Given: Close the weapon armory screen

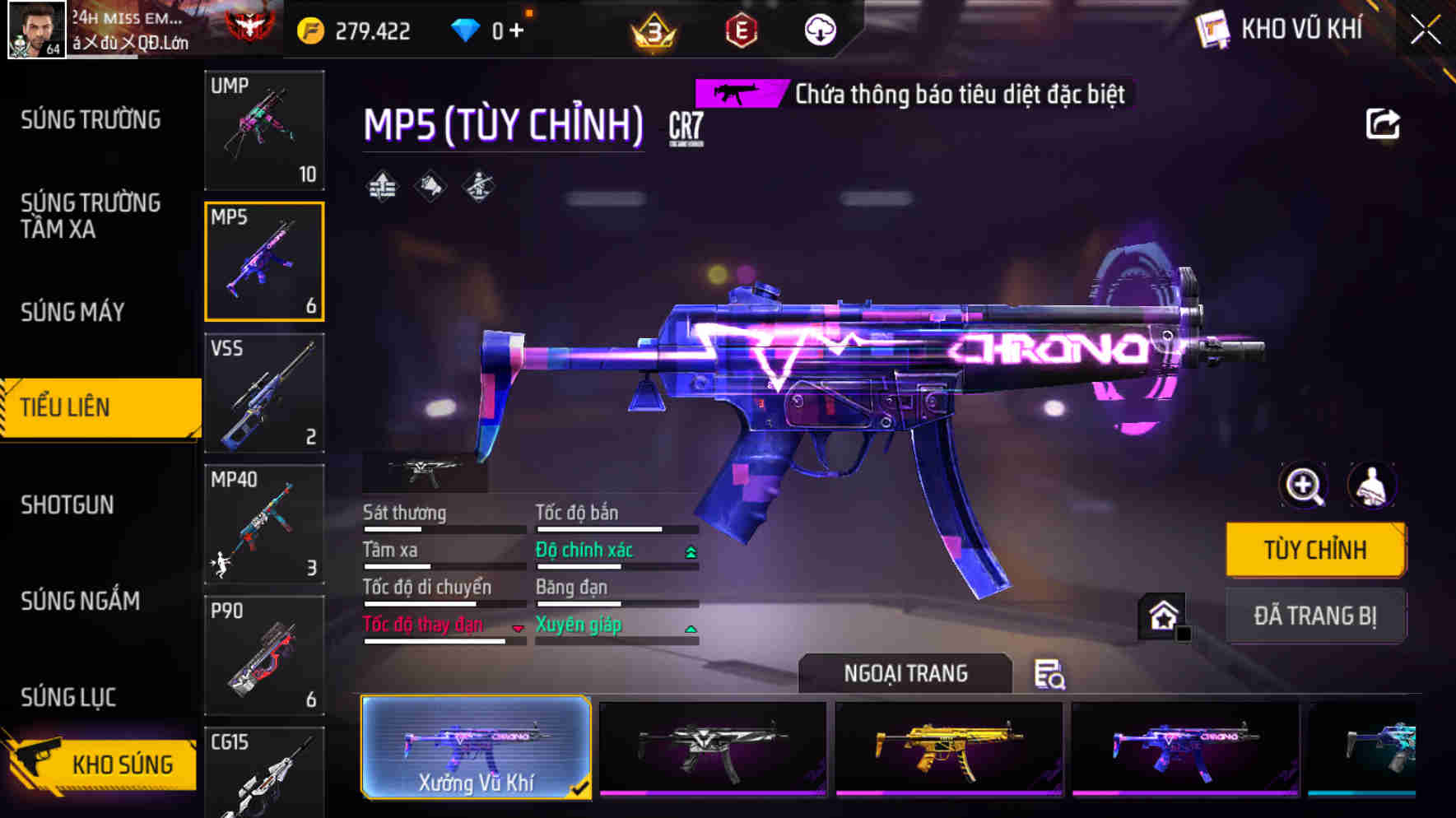Looking at the screenshot, I should pyautogui.click(x=1426, y=30).
